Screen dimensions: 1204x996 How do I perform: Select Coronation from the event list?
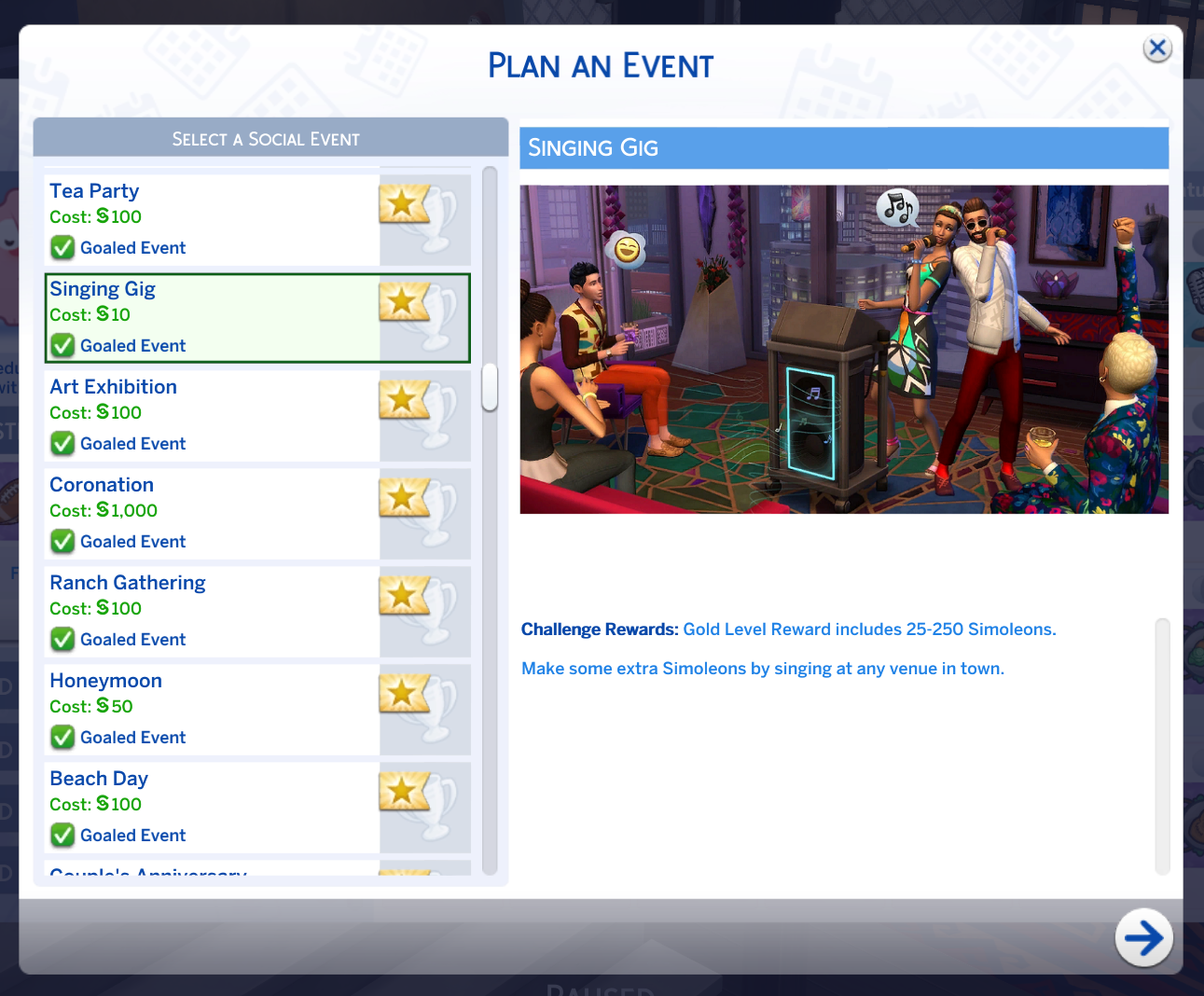187,484
